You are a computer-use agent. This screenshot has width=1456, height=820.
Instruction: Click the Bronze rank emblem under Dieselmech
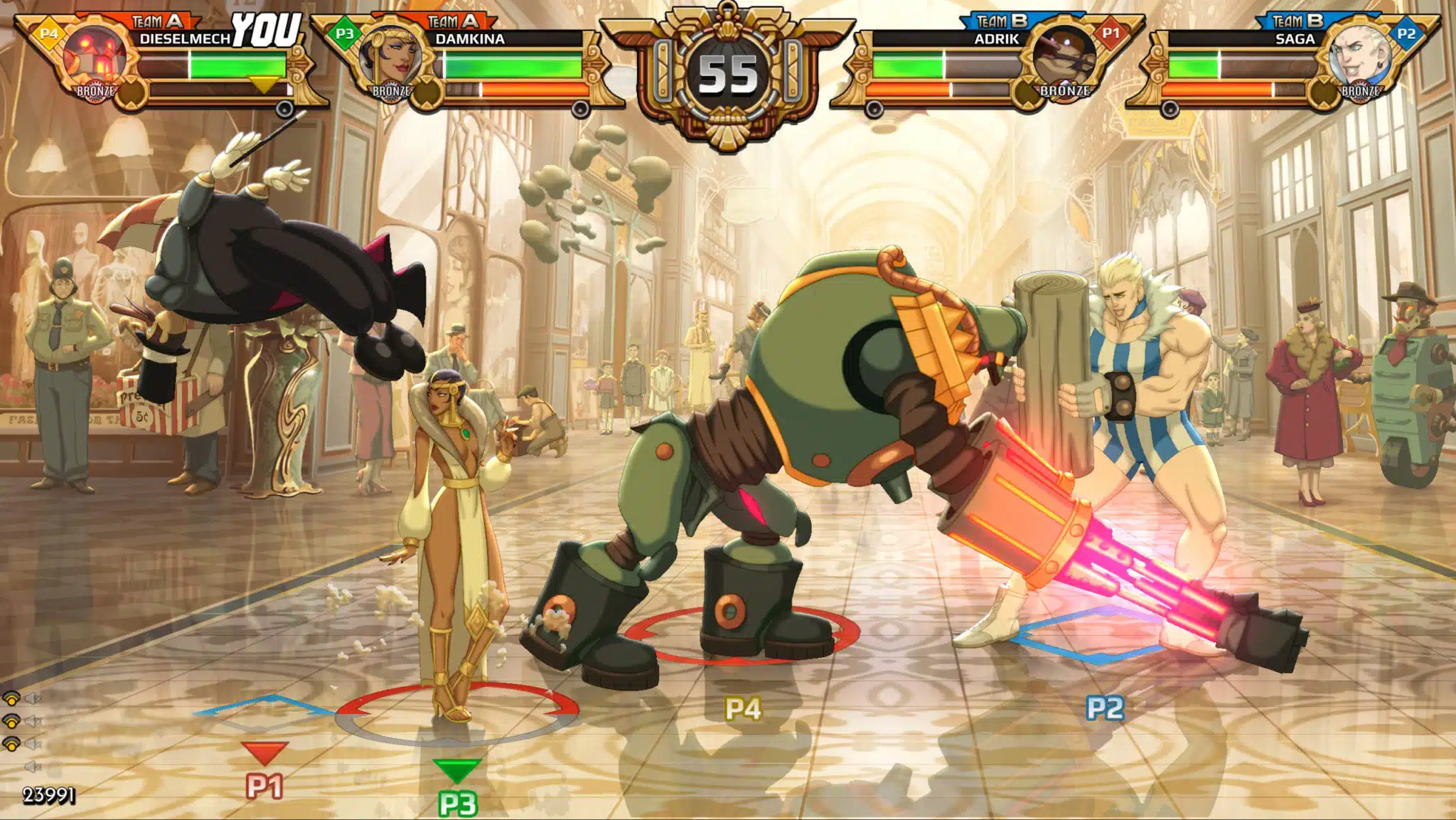click(95, 91)
